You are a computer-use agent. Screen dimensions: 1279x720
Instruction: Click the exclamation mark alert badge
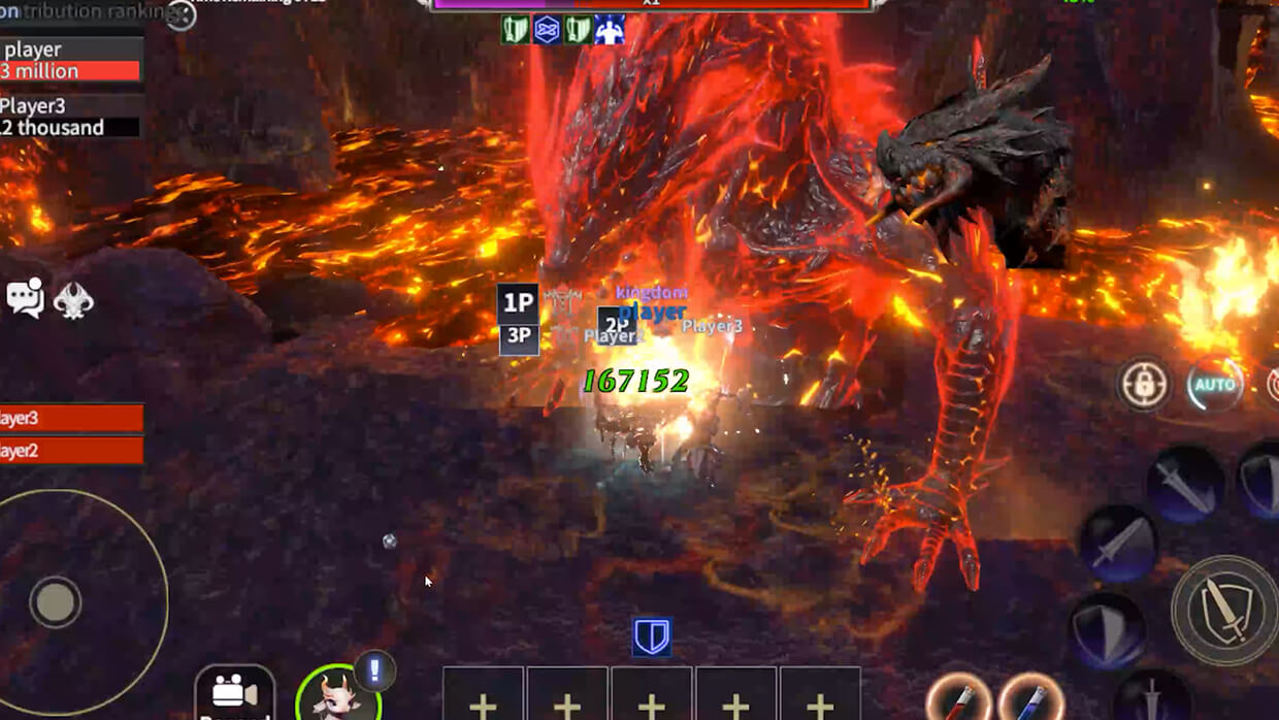pyautogui.click(x=375, y=671)
